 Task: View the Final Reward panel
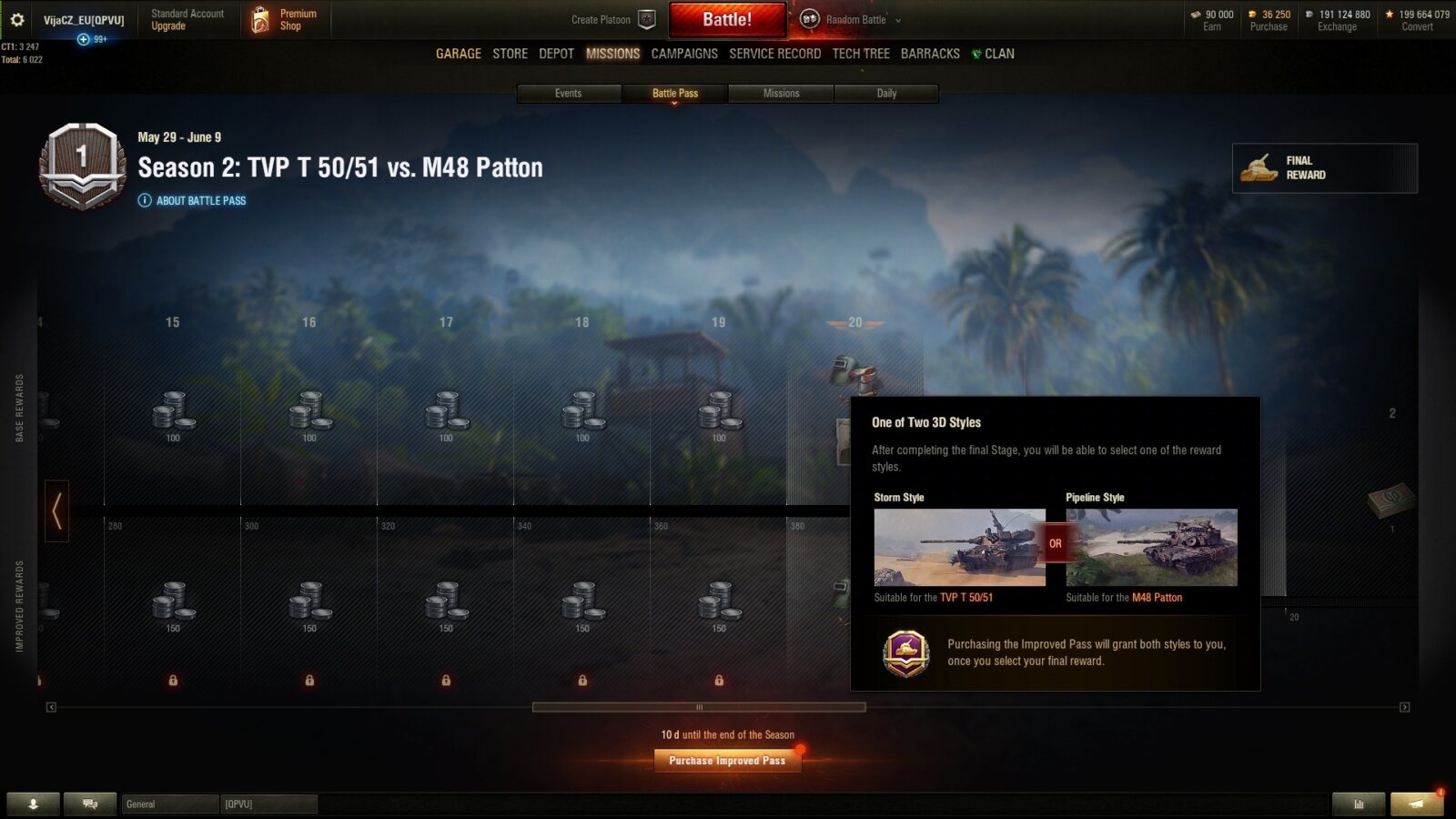tap(1324, 167)
